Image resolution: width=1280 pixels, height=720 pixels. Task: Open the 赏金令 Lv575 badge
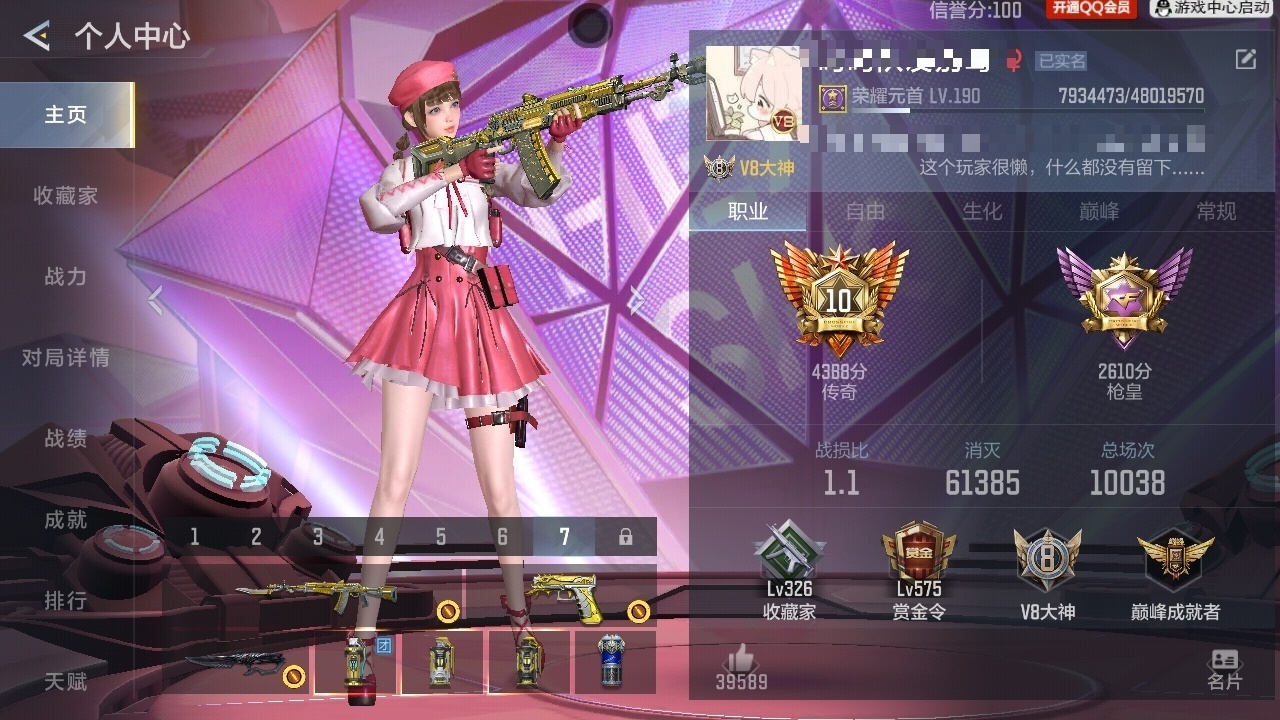(918, 572)
